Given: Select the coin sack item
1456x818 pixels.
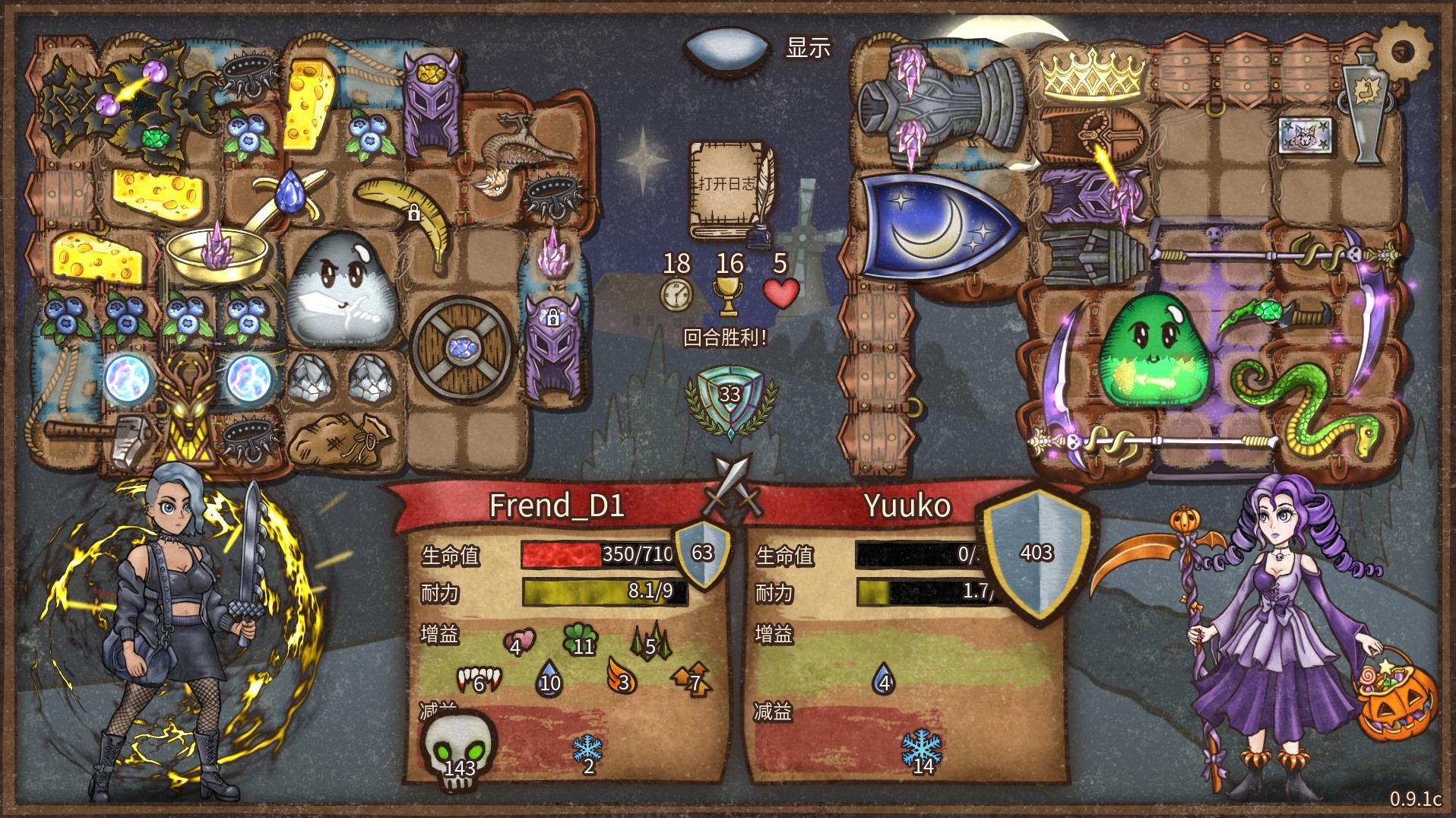Looking at the screenshot, I should click(341, 441).
